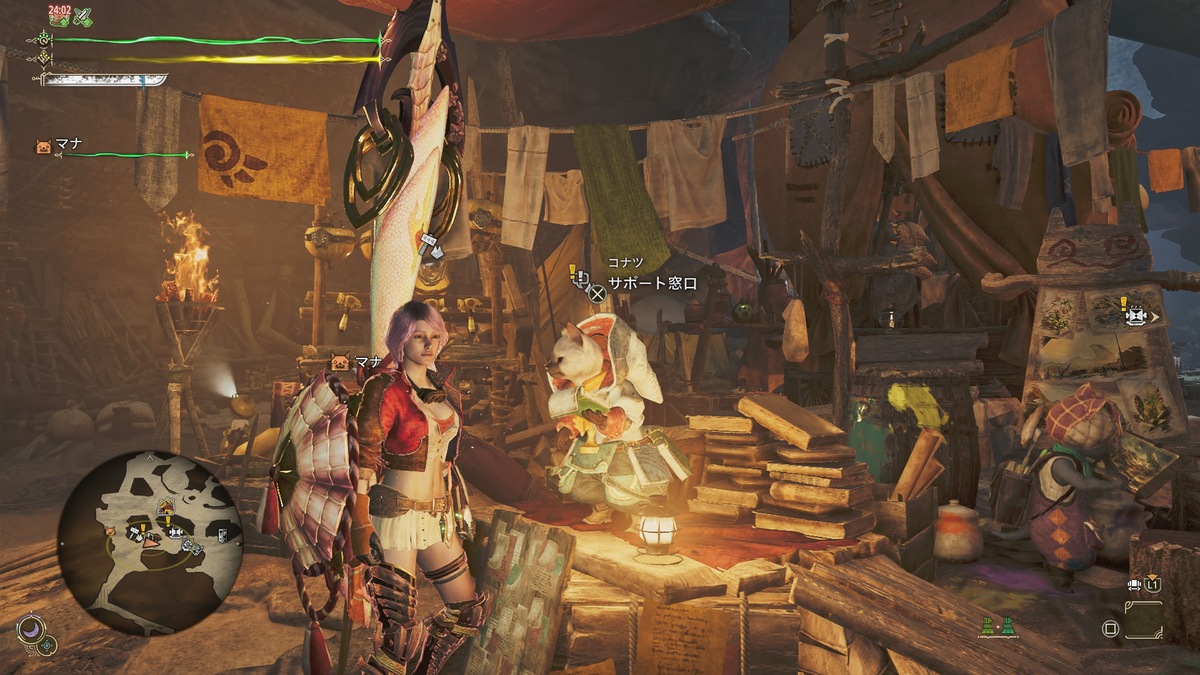Open the circular camp minimap
Screen dimensions: 1200x675
tap(149, 541)
